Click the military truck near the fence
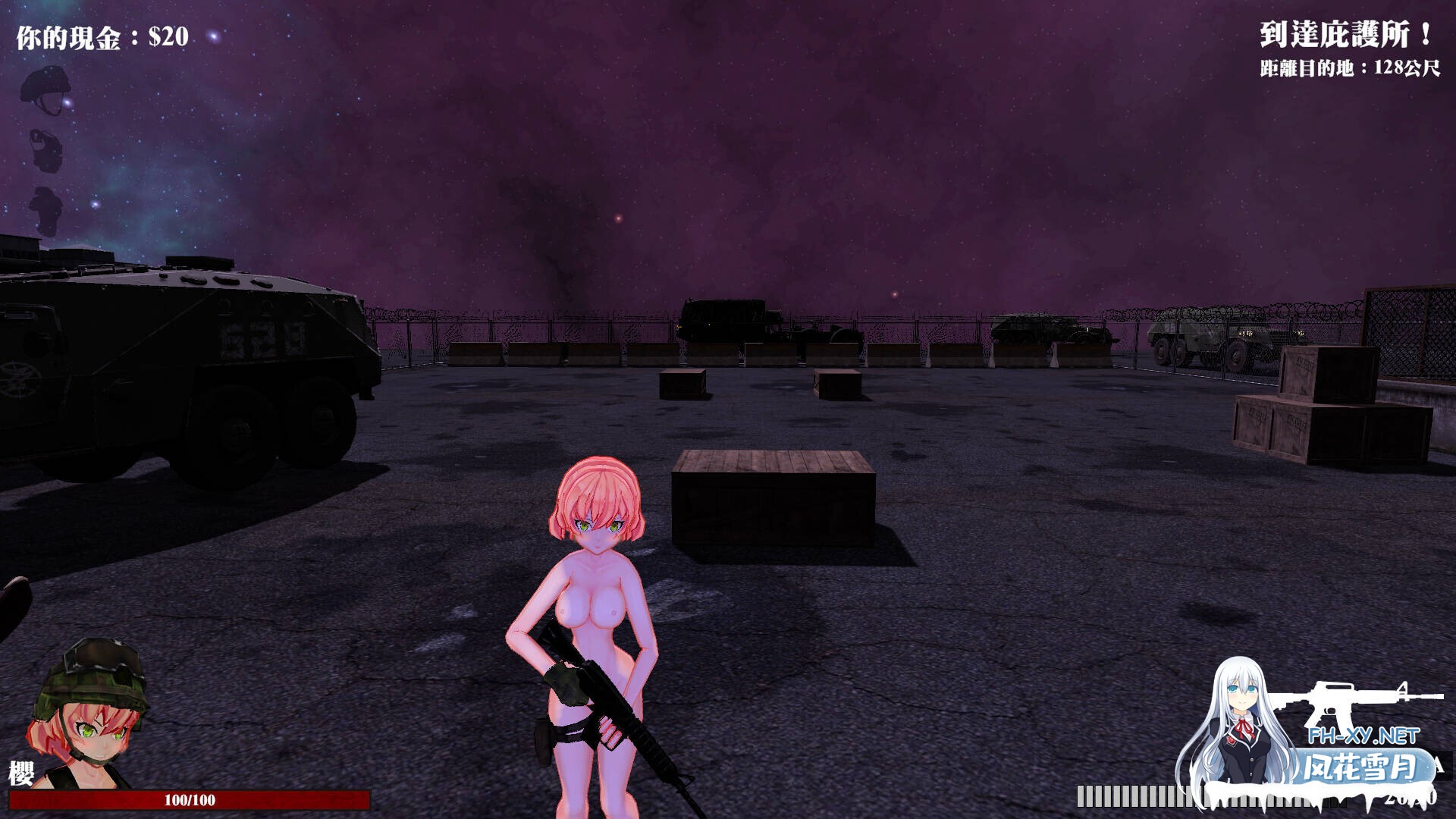1456x819 pixels. pos(728,318)
